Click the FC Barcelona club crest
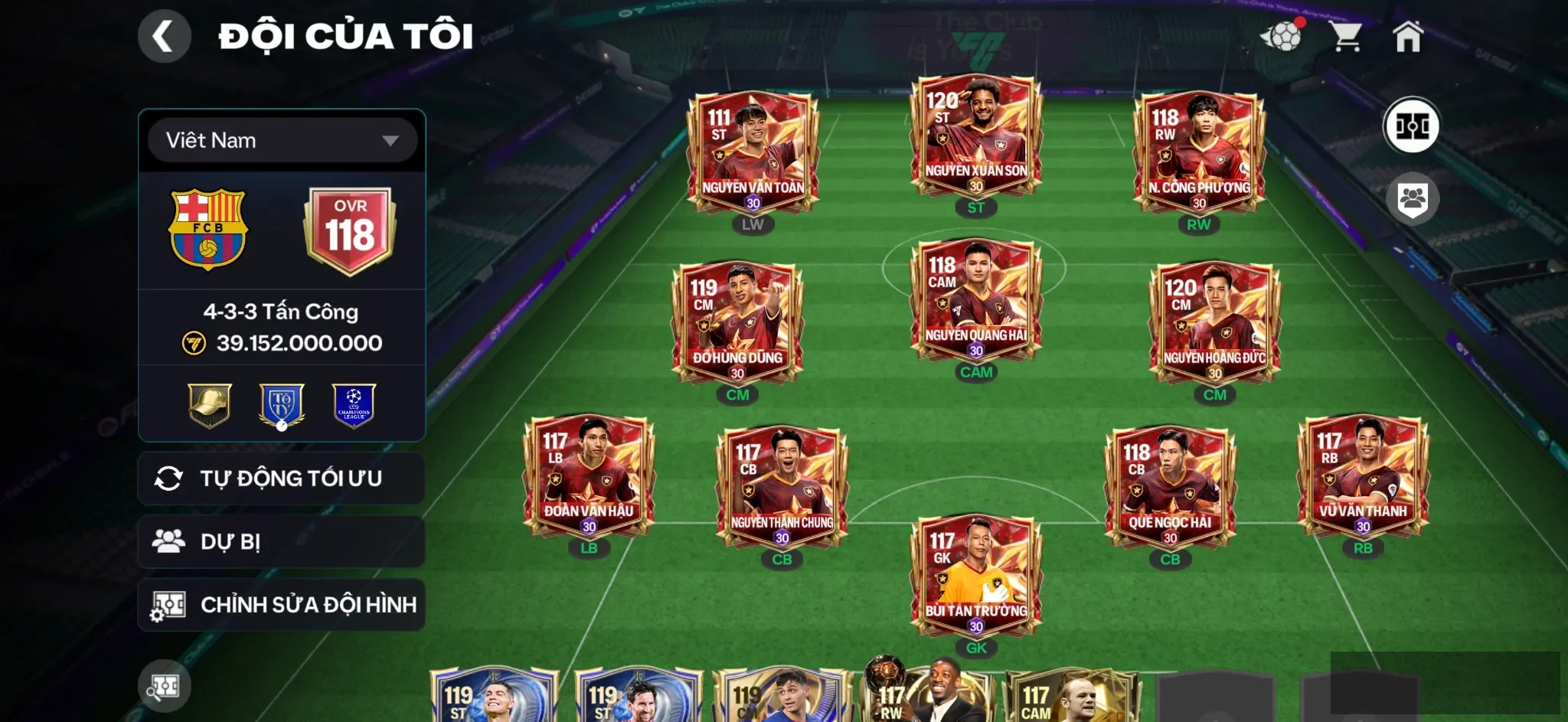Viewport: 1568px width, 722px height. pyautogui.click(x=208, y=230)
